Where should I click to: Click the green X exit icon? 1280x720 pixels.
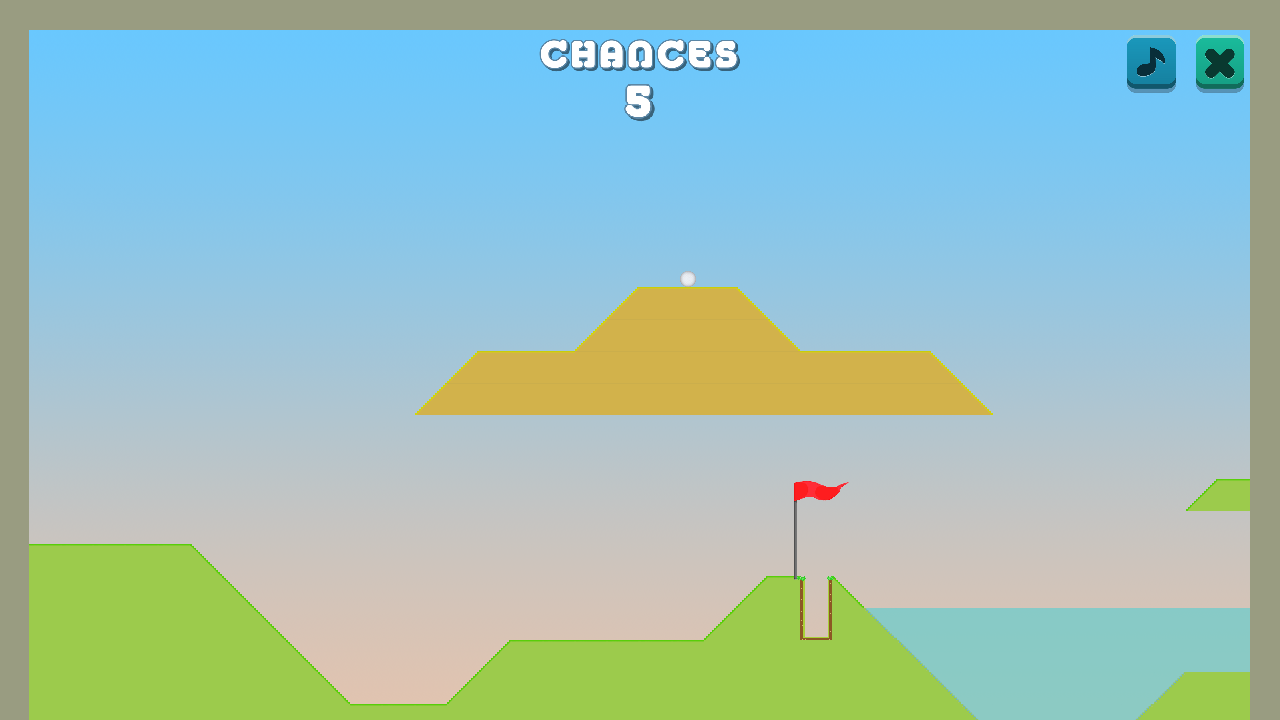click(x=1219, y=64)
